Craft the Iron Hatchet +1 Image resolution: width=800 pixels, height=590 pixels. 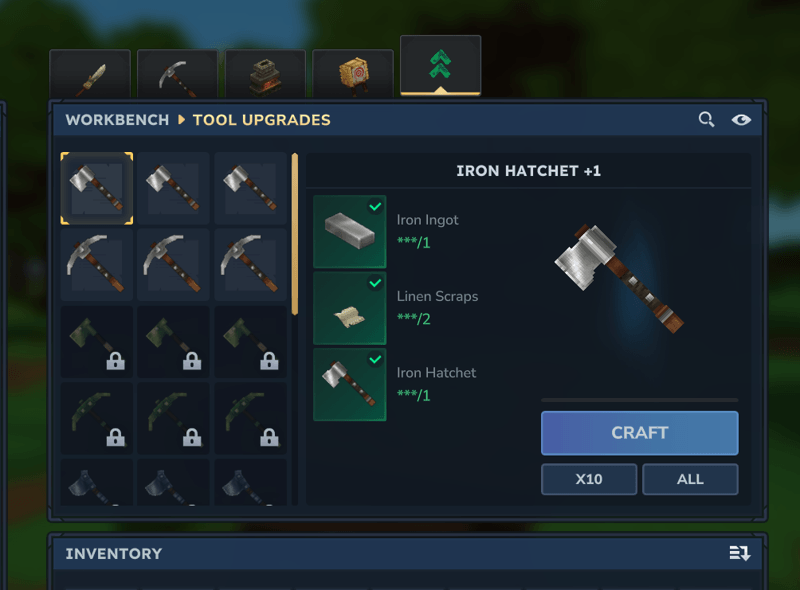pyautogui.click(x=639, y=433)
